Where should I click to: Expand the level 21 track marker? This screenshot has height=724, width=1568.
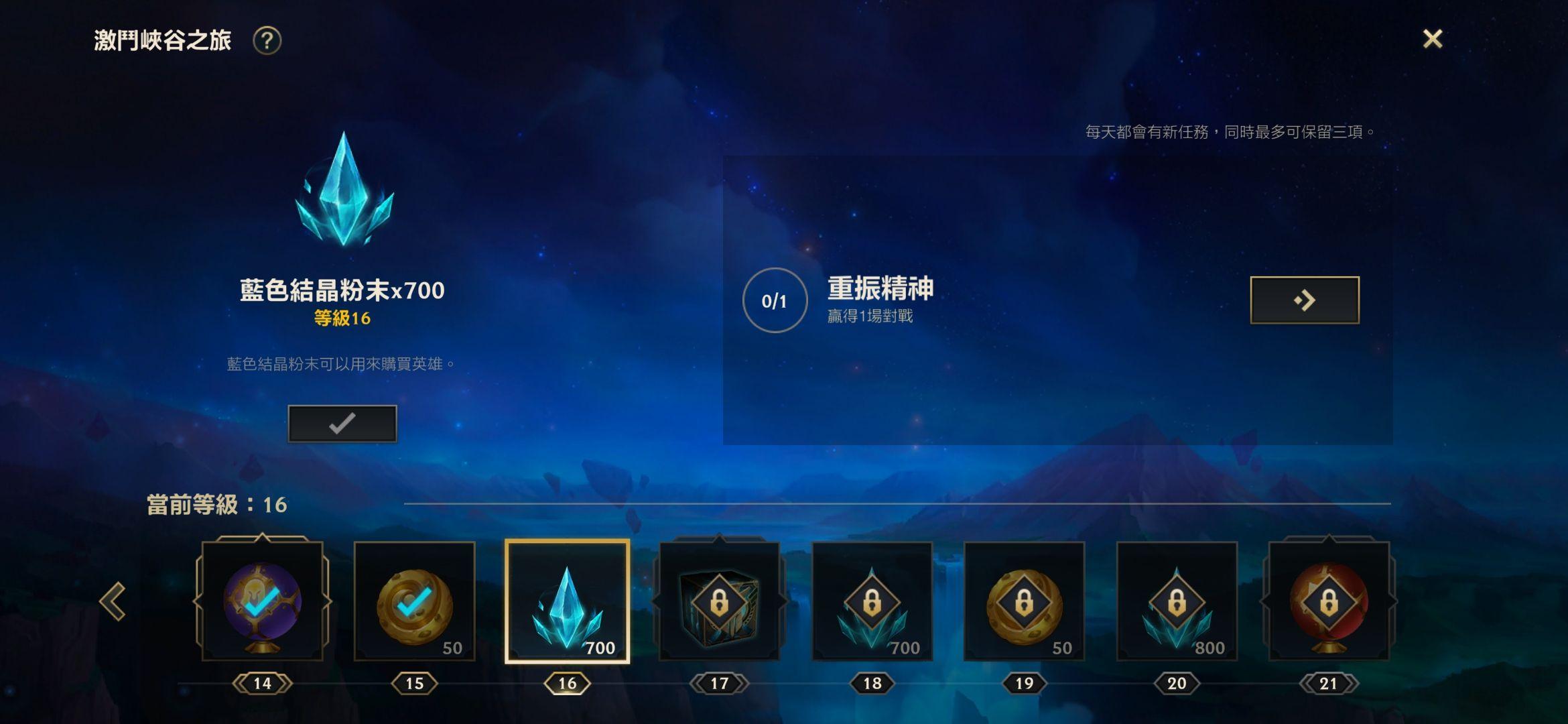[1329, 683]
